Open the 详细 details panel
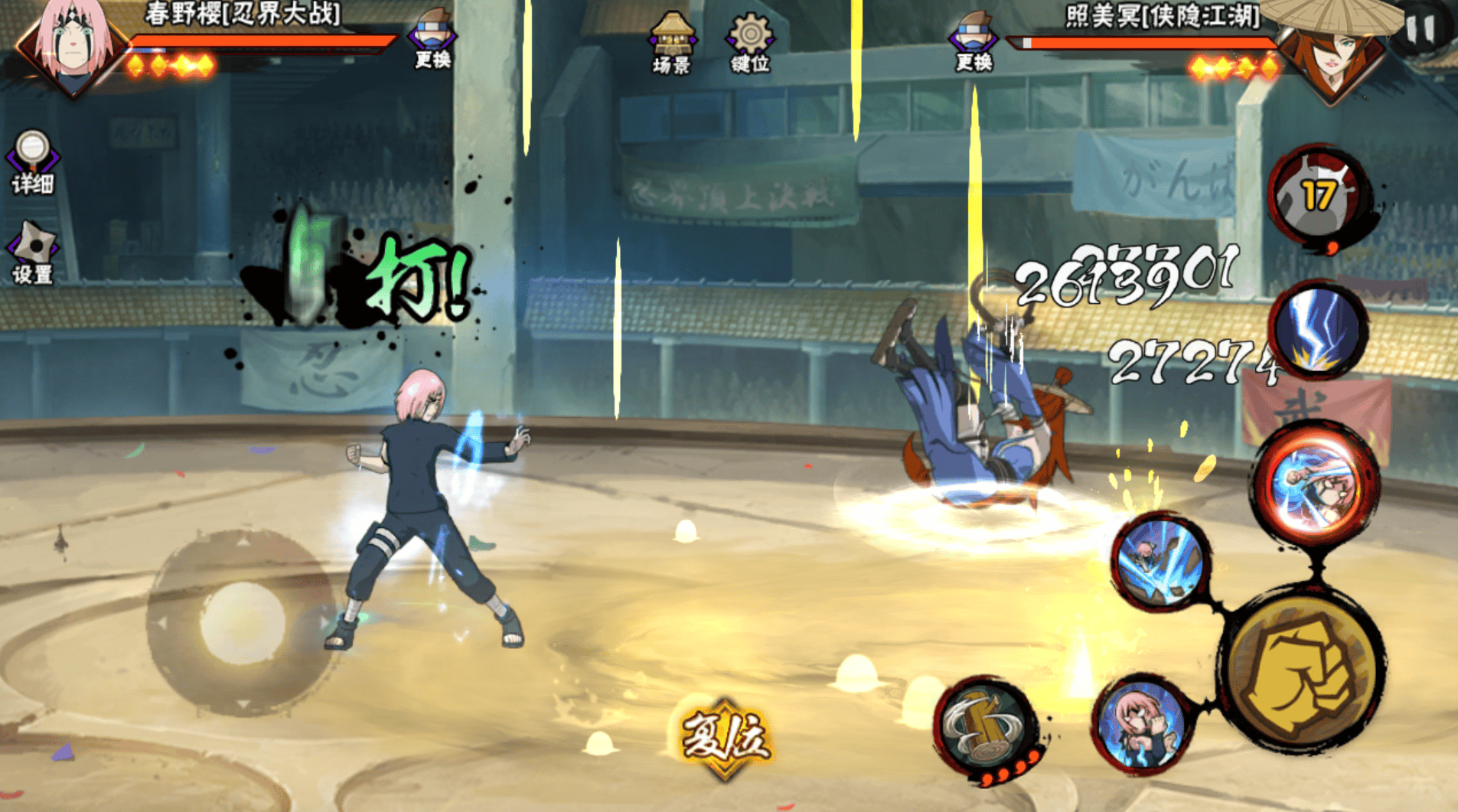The image size is (1458, 812). tap(32, 161)
